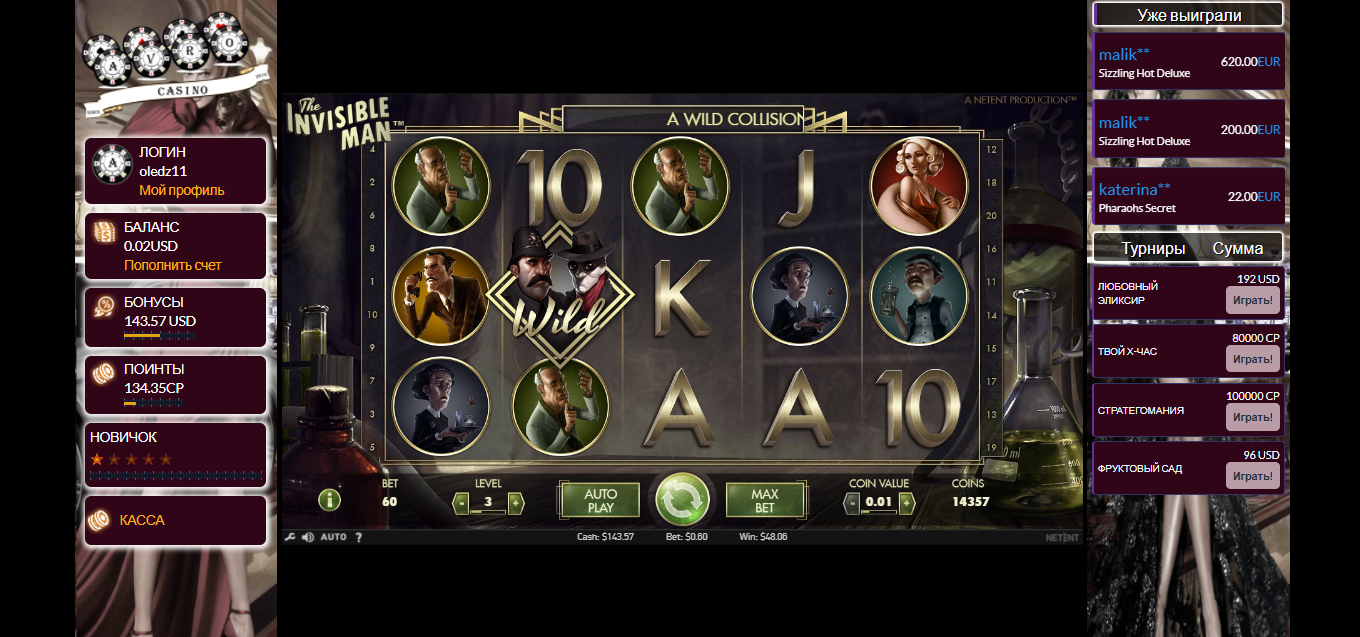1360x637 pixels.
Task: Open the question mark help
Action: point(359,537)
